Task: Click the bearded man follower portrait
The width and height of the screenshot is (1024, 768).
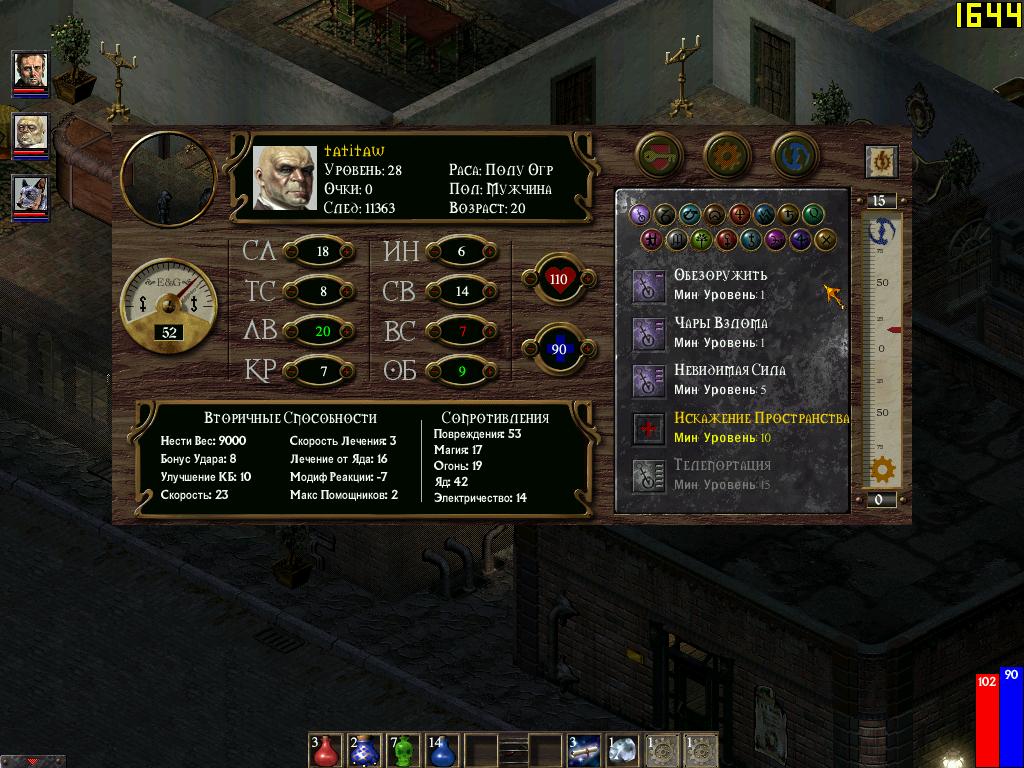Action: (x=30, y=70)
